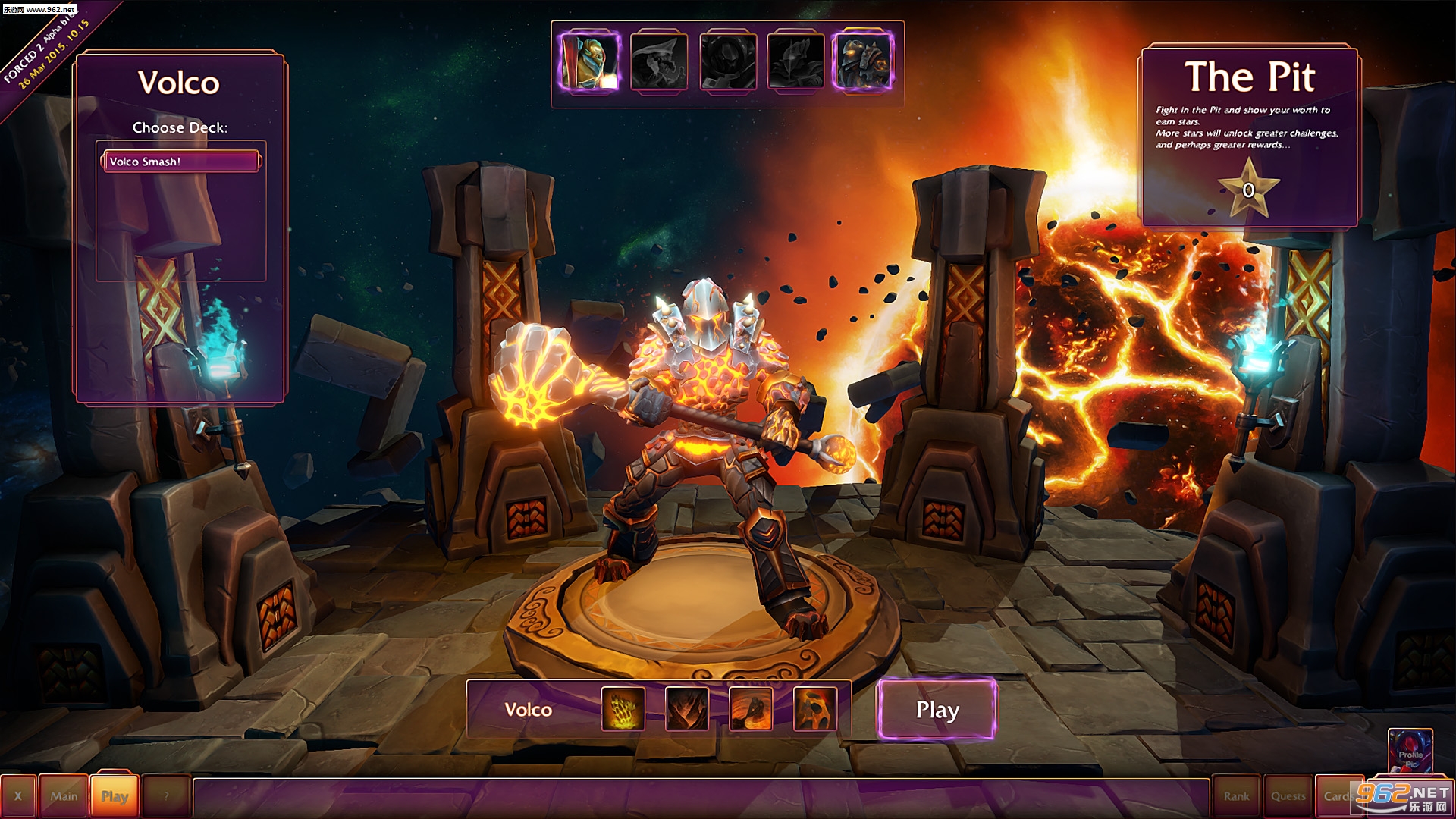Image resolution: width=1456 pixels, height=819 pixels.
Task: Open the Cards collection
Action: [1336, 796]
